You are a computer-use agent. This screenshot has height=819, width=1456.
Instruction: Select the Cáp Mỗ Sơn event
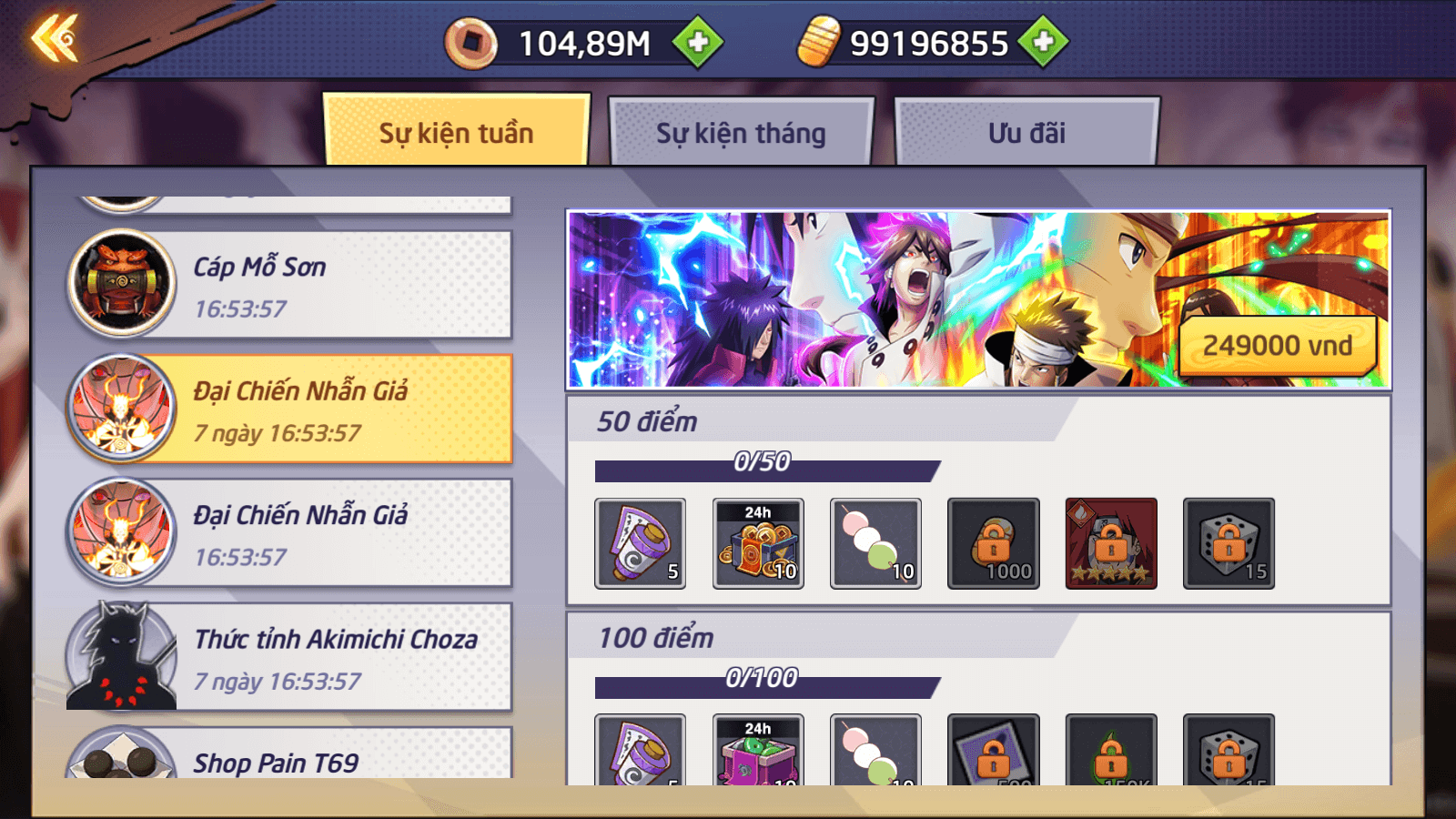pos(291,285)
